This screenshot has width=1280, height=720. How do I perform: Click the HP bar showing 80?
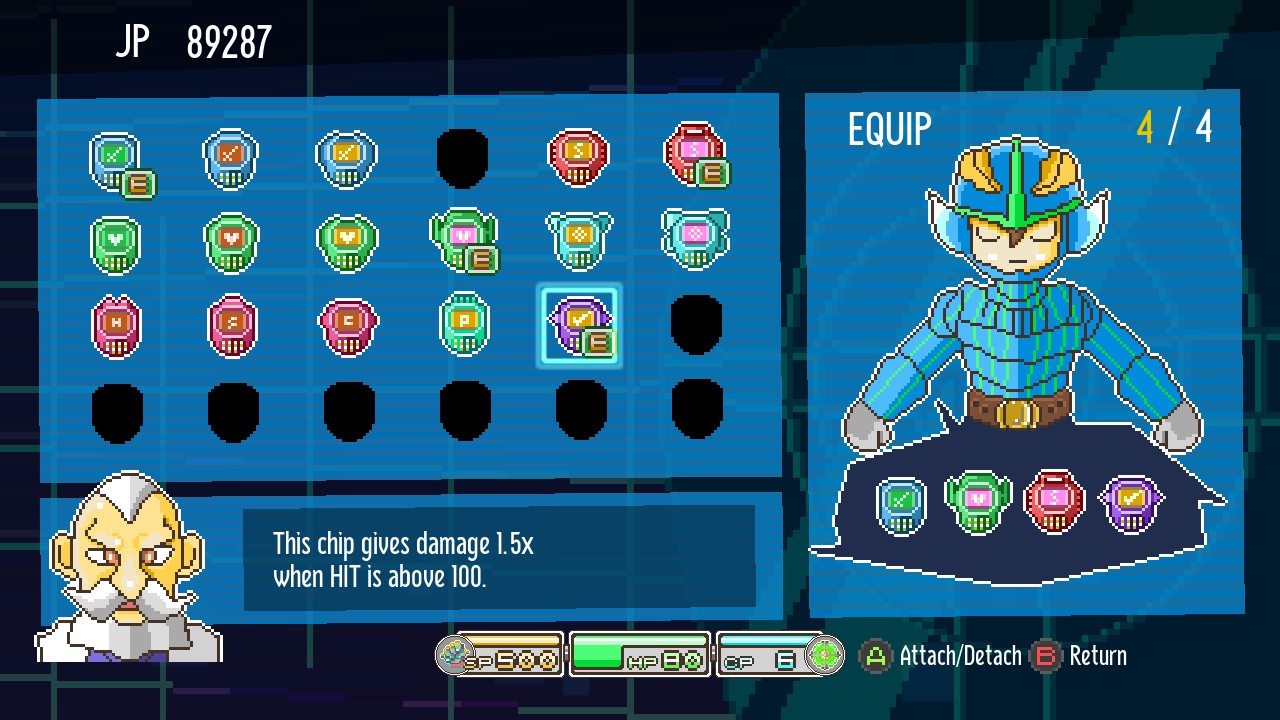click(x=638, y=655)
